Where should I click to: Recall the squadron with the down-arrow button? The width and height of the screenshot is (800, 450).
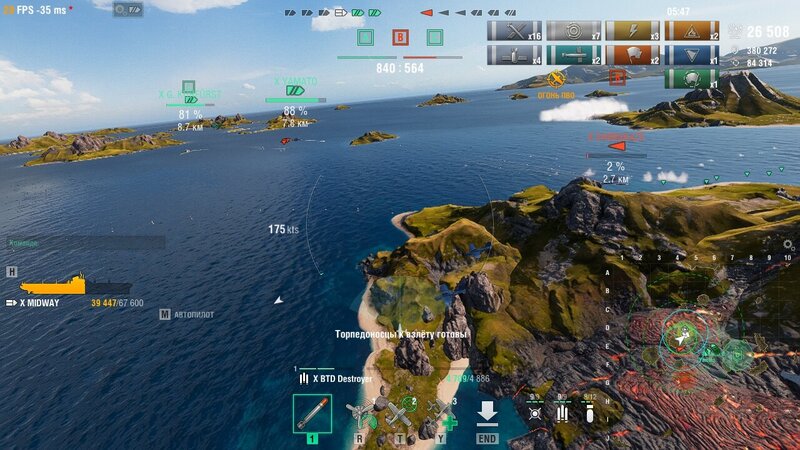click(x=487, y=414)
